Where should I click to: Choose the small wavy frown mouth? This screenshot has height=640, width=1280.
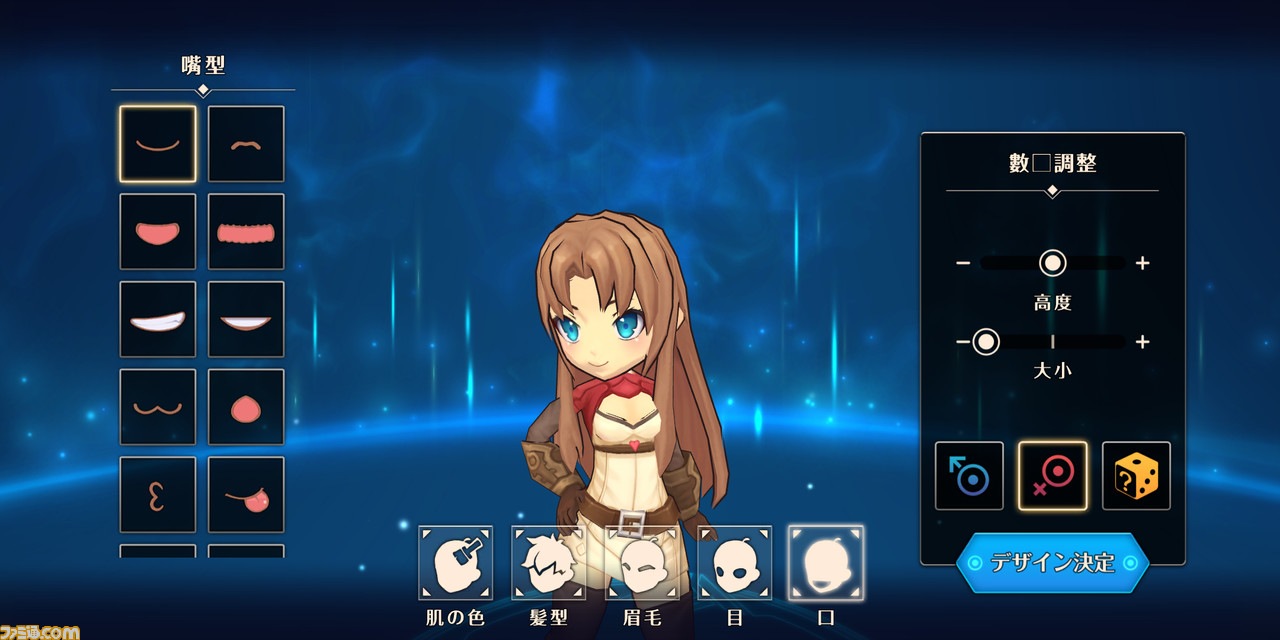tap(246, 144)
